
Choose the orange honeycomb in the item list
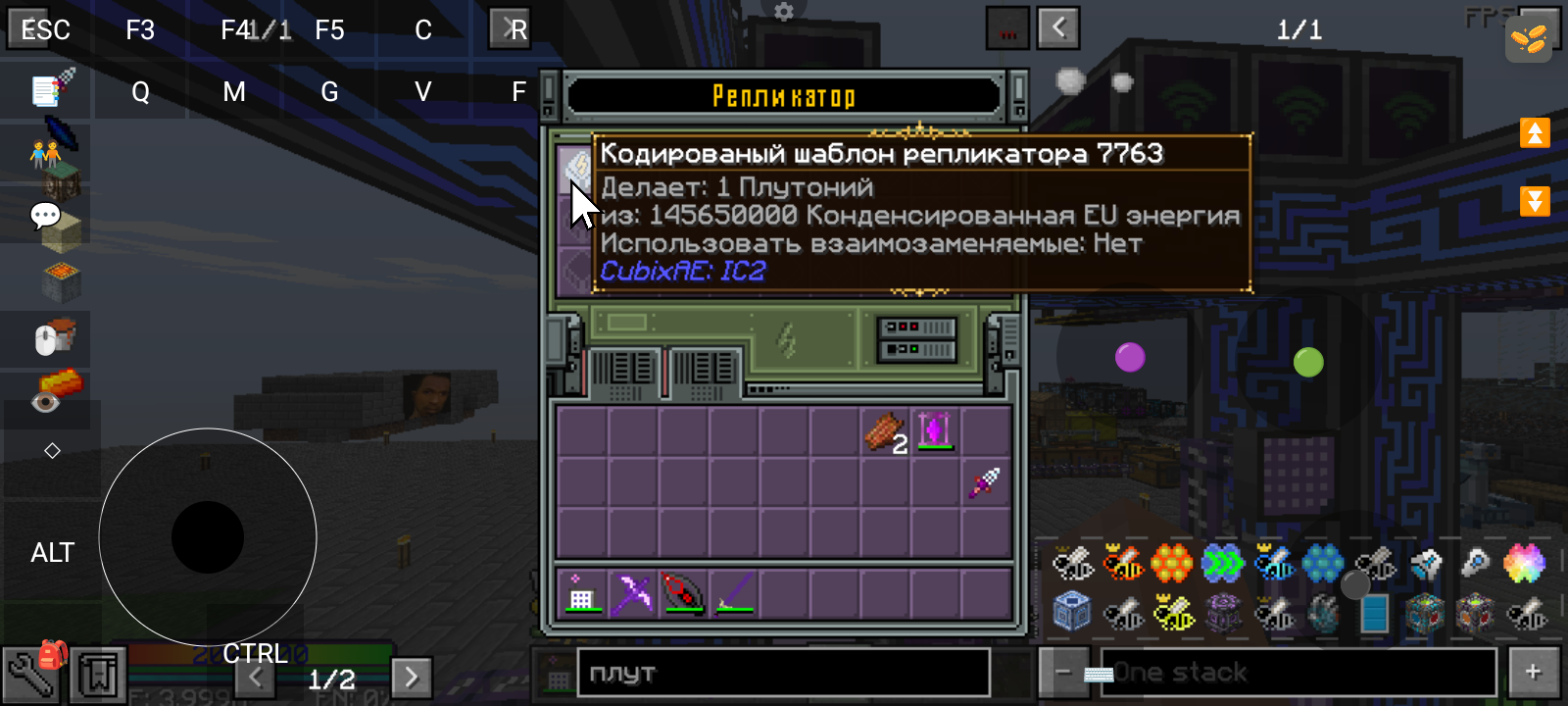(x=1172, y=564)
